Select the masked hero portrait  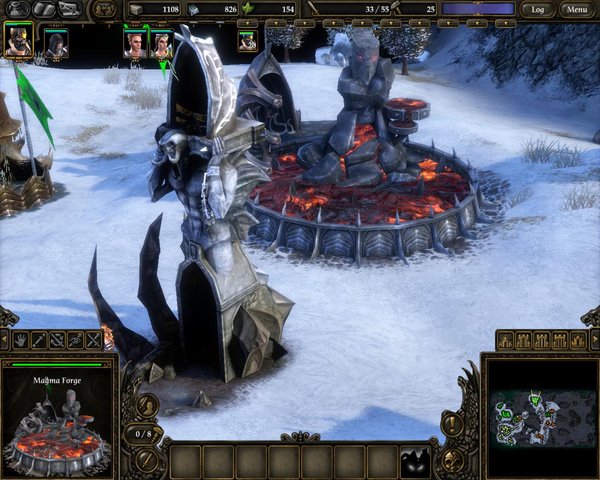point(18,41)
